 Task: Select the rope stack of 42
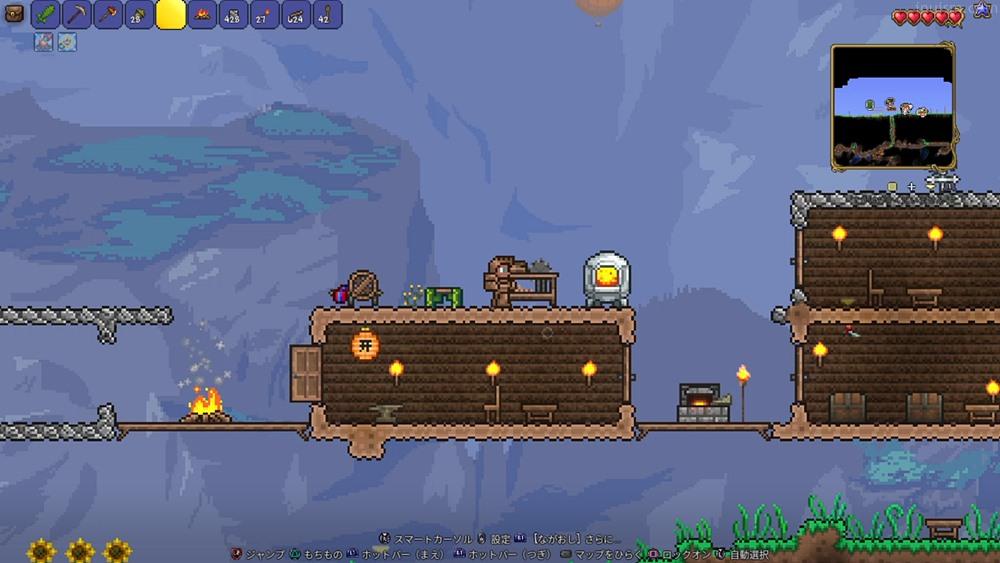327,15
